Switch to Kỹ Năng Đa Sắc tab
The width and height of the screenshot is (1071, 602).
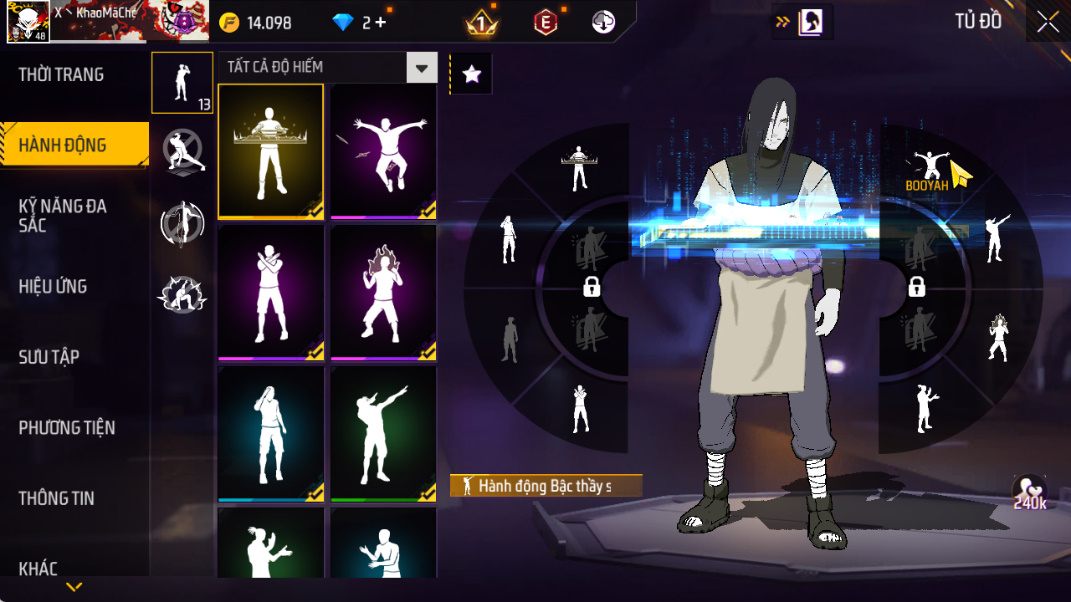pos(63,215)
